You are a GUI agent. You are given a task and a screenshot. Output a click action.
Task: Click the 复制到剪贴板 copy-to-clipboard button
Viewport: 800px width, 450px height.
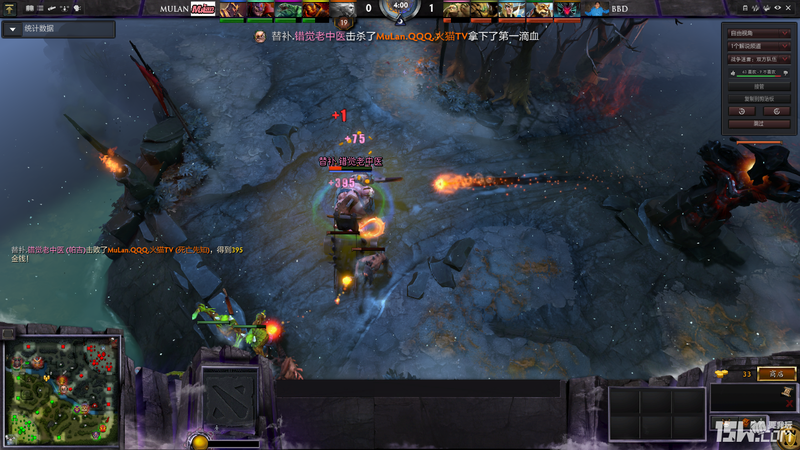pyautogui.click(x=757, y=99)
